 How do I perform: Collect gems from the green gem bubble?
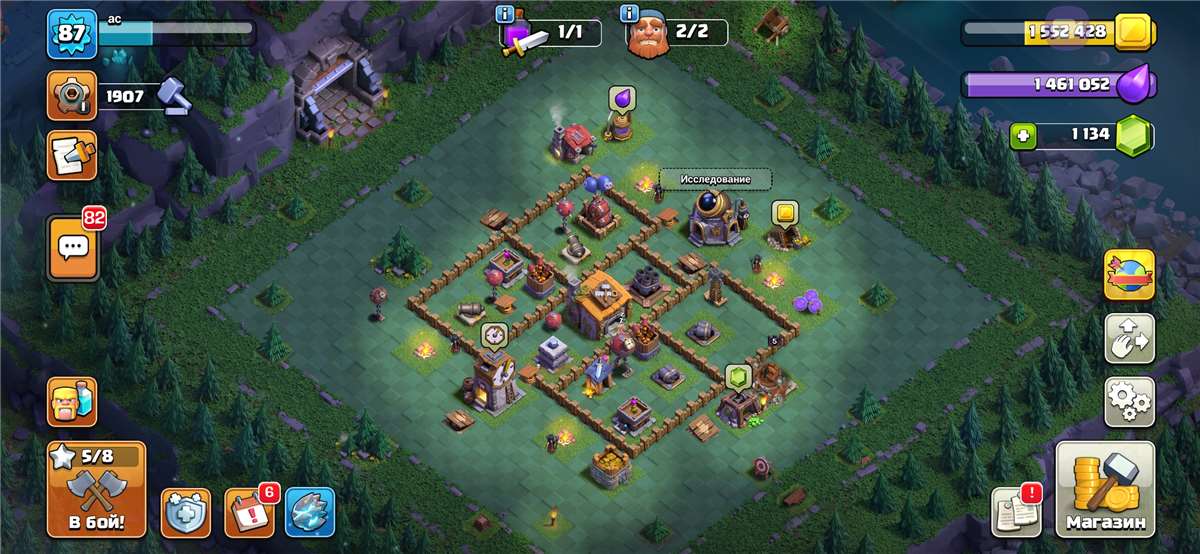pyautogui.click(x=738, y=376)
